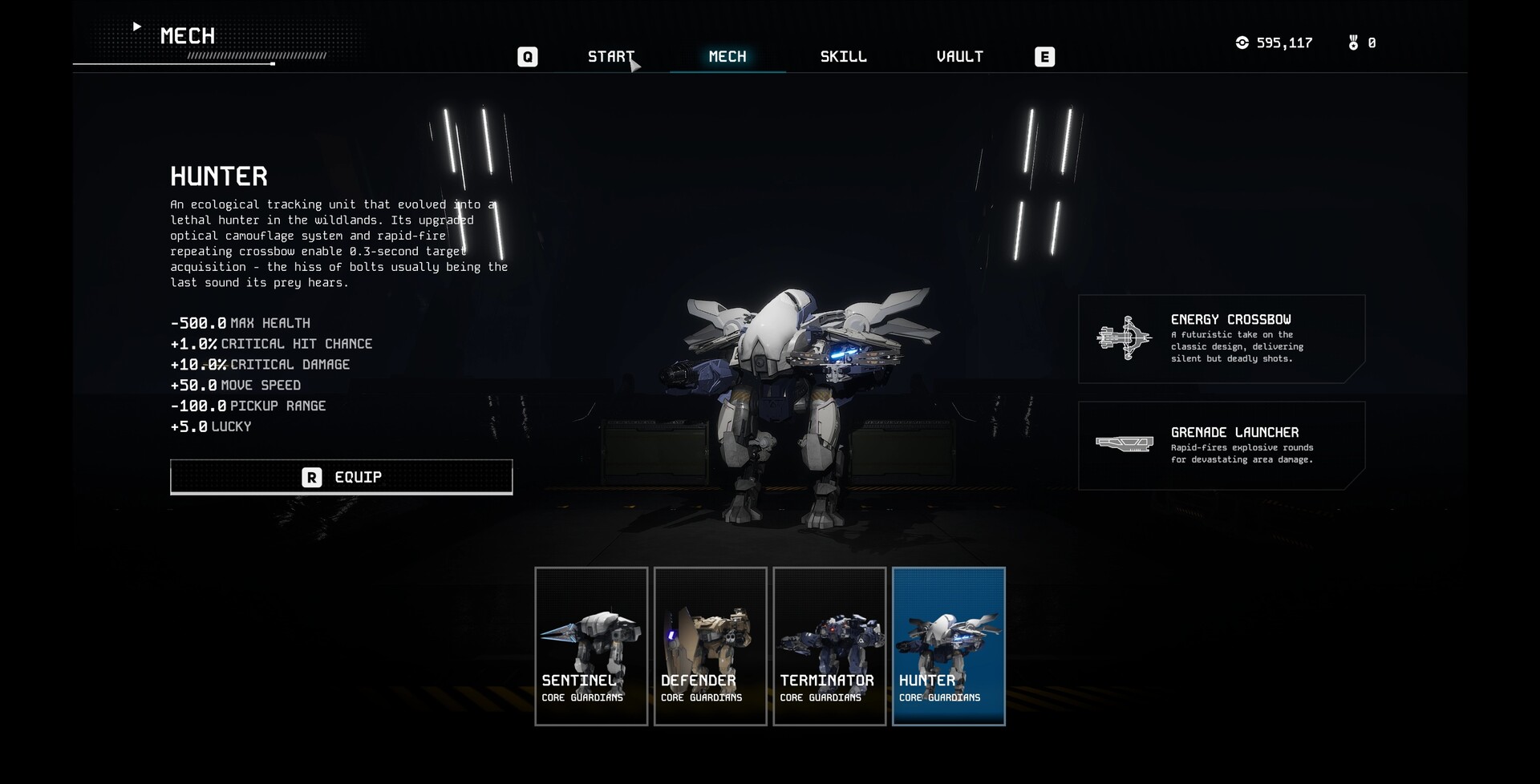Click the Sentinel mech thumbnail

pos(590,645)
